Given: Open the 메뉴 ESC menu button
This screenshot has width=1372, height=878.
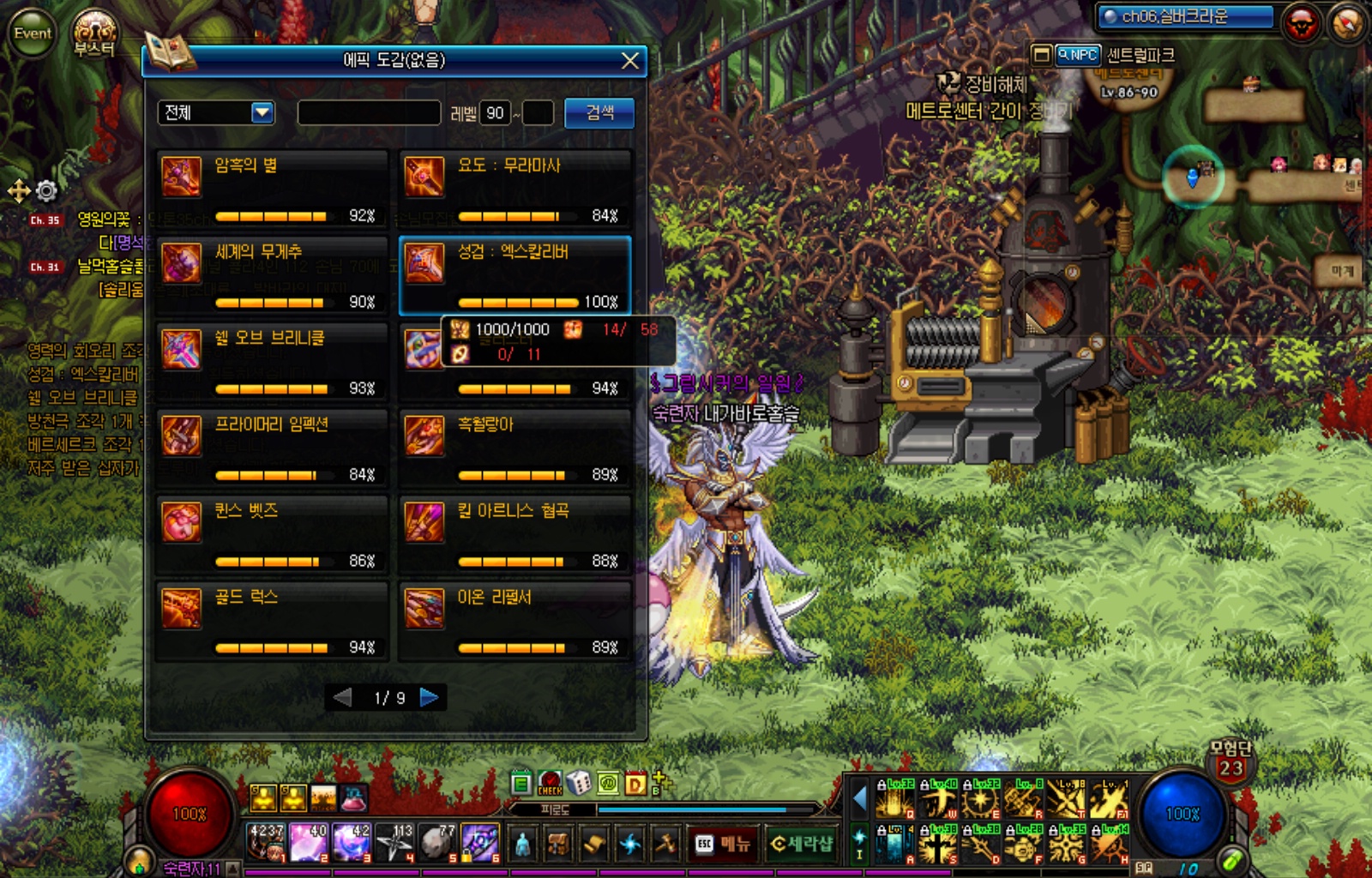Looking at the screenshot, I should [x=724, y=845].
